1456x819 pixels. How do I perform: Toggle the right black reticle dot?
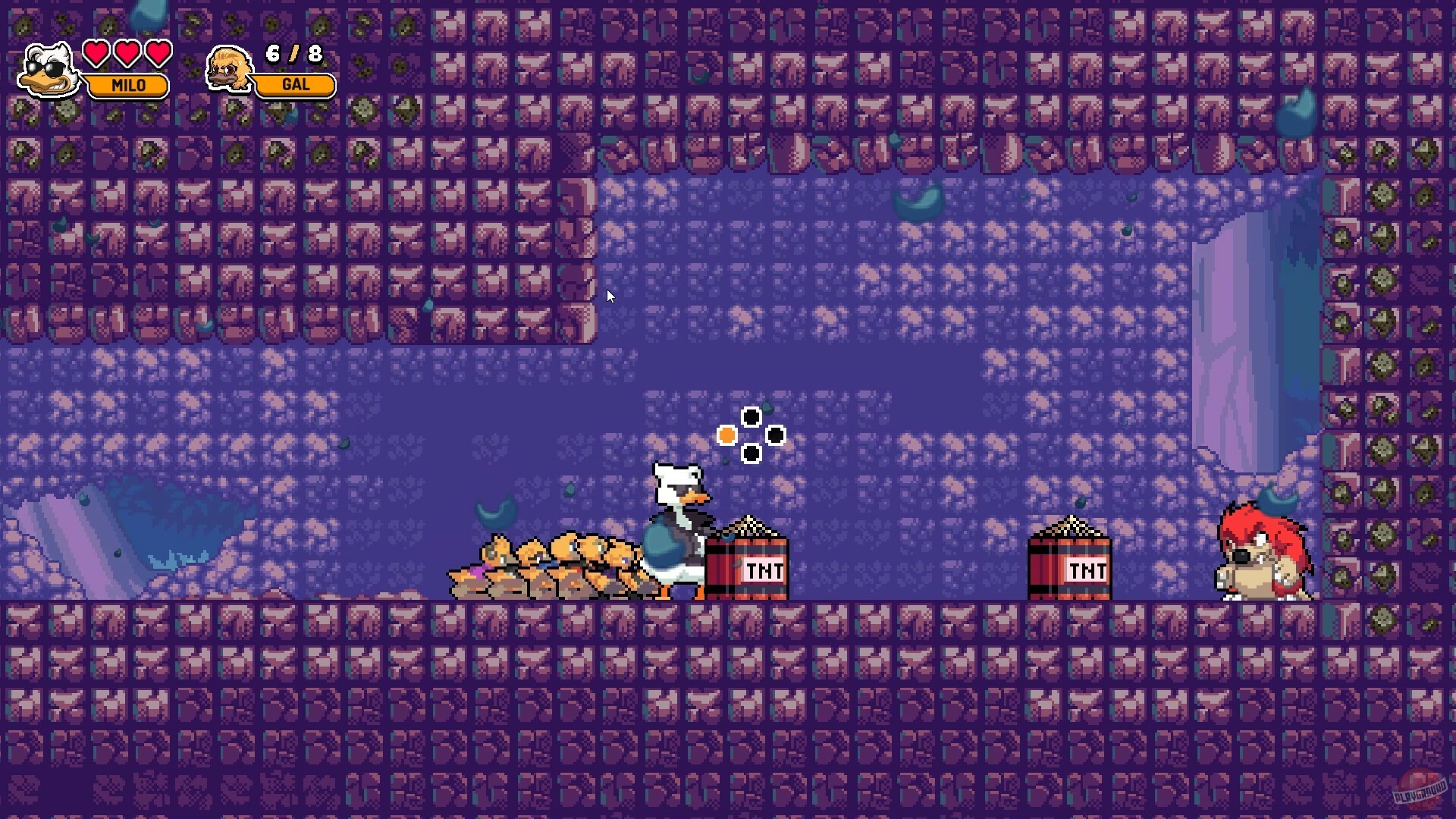[775, 435]
